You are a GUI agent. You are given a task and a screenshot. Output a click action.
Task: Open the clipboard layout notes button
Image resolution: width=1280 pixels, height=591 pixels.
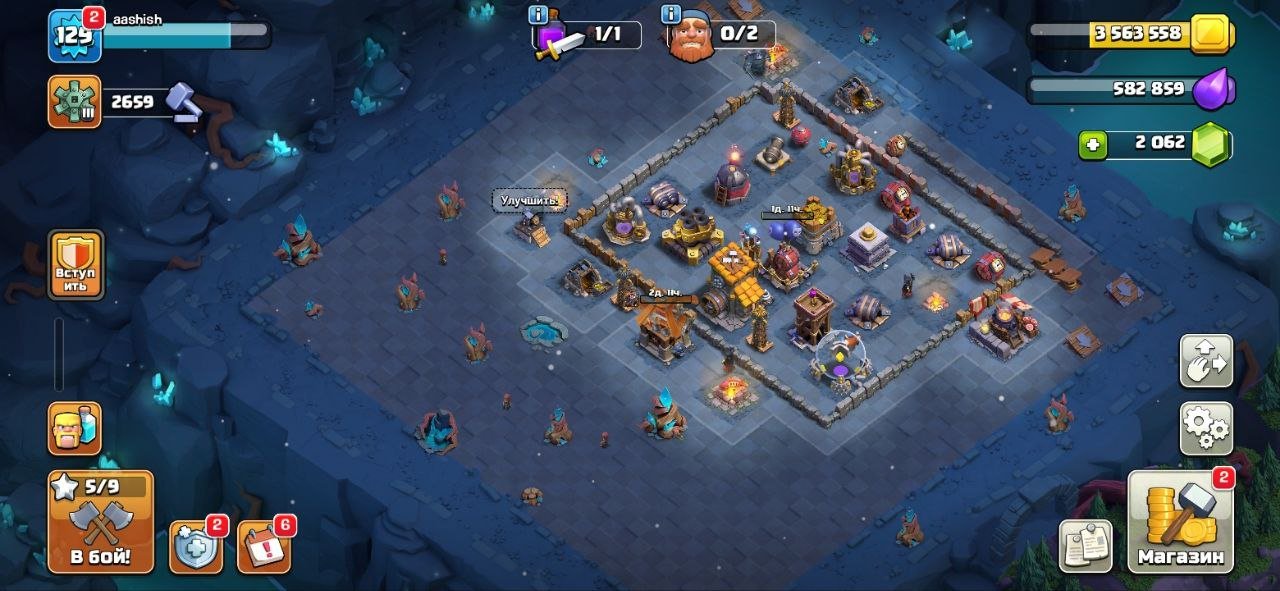click(x=1086, y=546)
